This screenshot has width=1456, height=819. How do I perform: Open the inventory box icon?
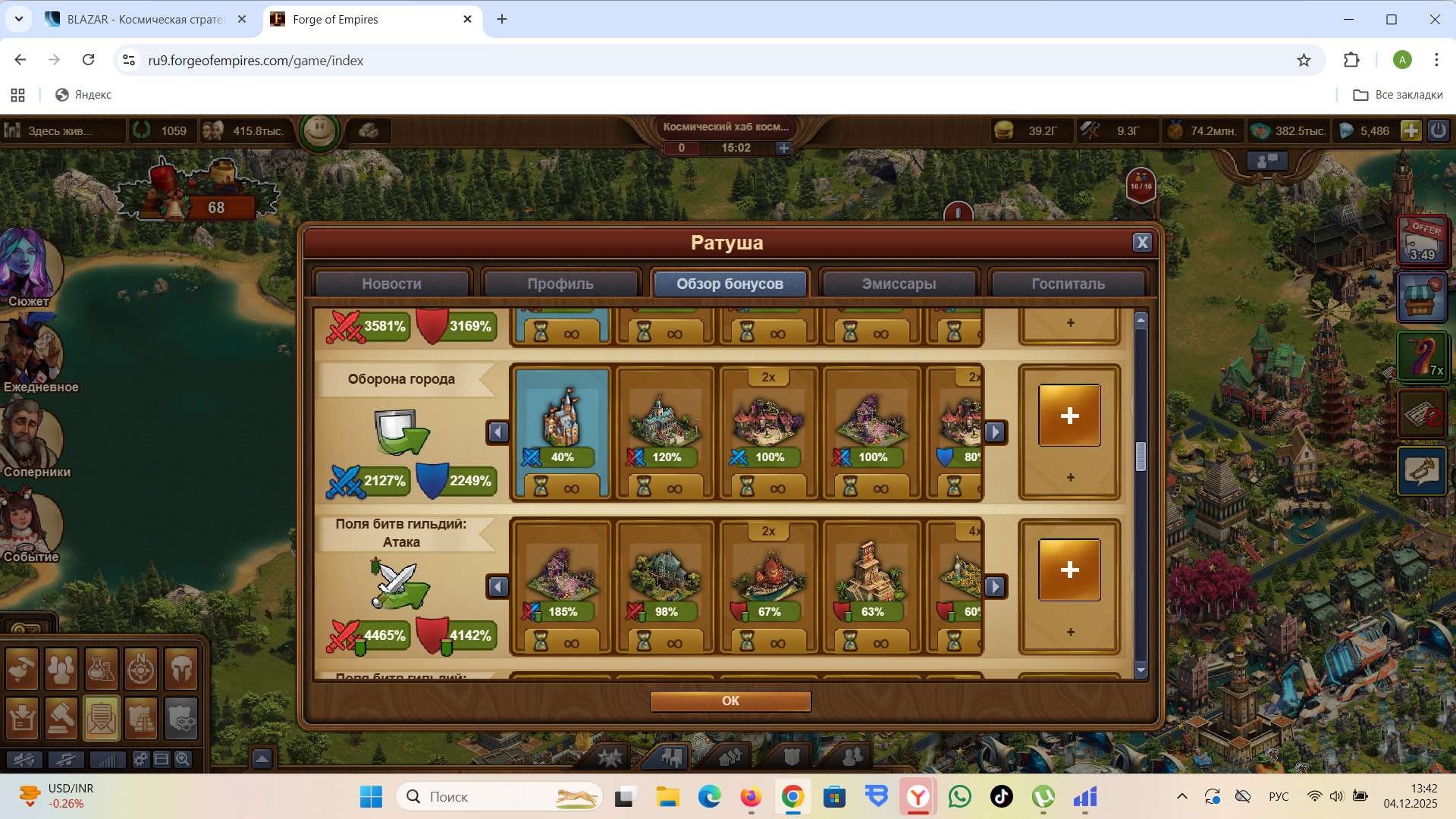pyautogui.click(x=21, y=718)
